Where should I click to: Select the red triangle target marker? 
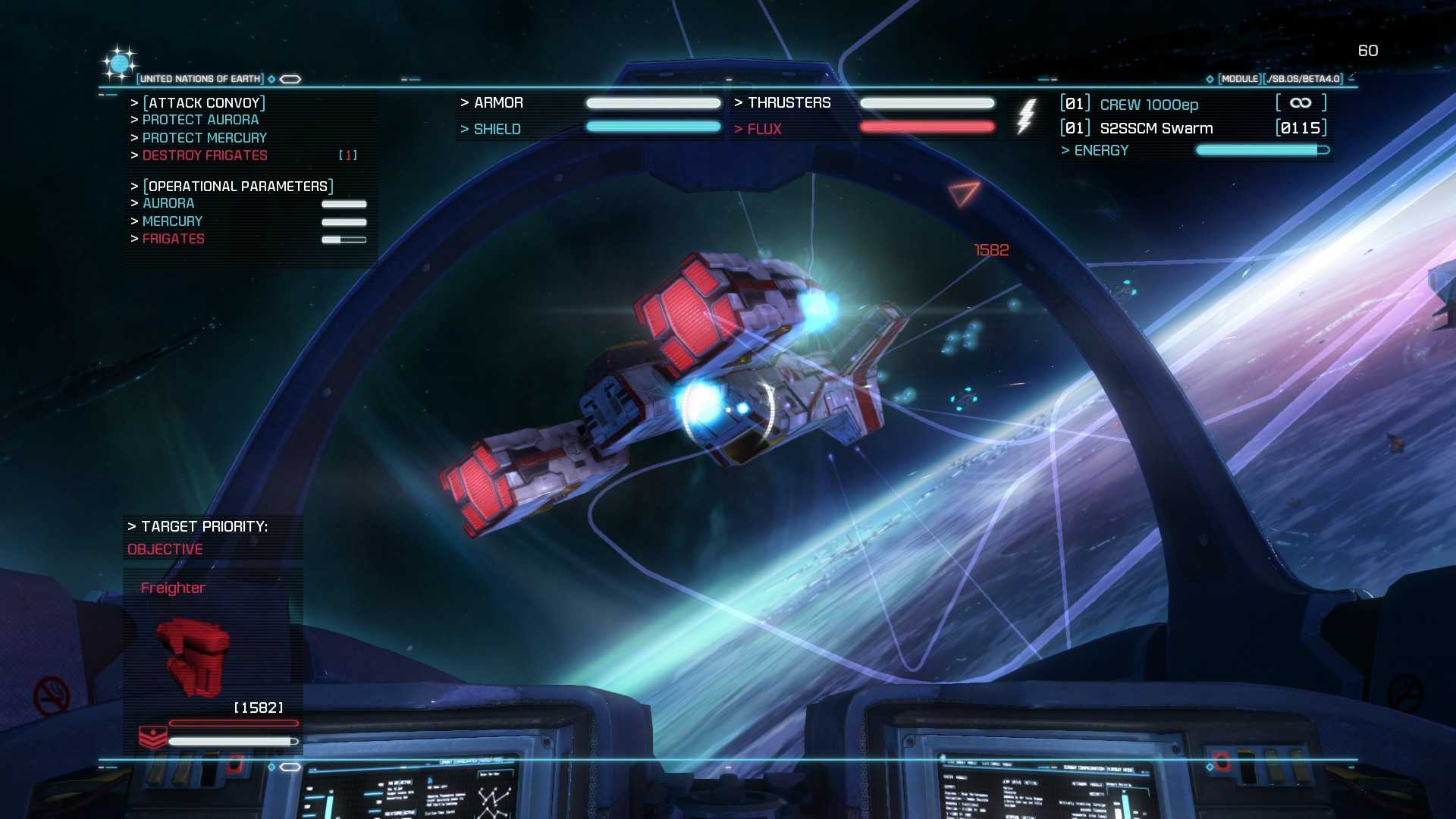tap(963, 193)
